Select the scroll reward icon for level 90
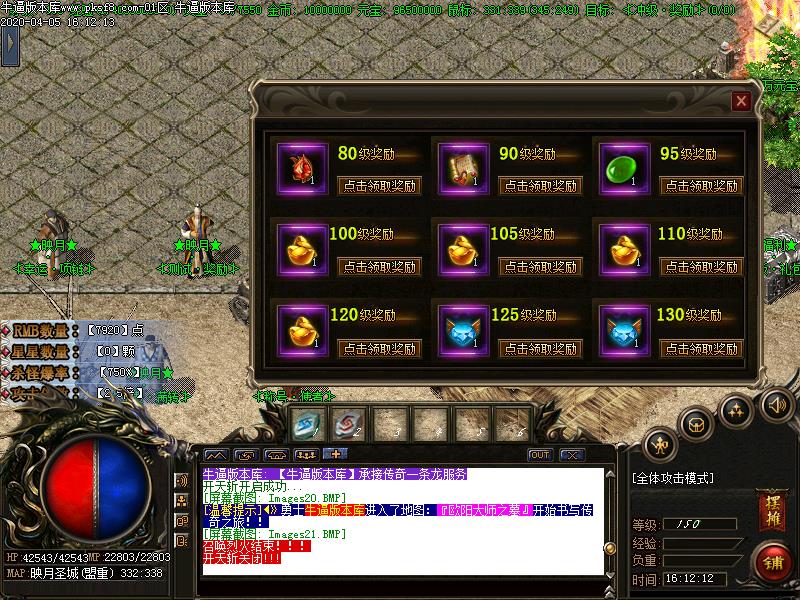800x600 pixels. [459, 167]
